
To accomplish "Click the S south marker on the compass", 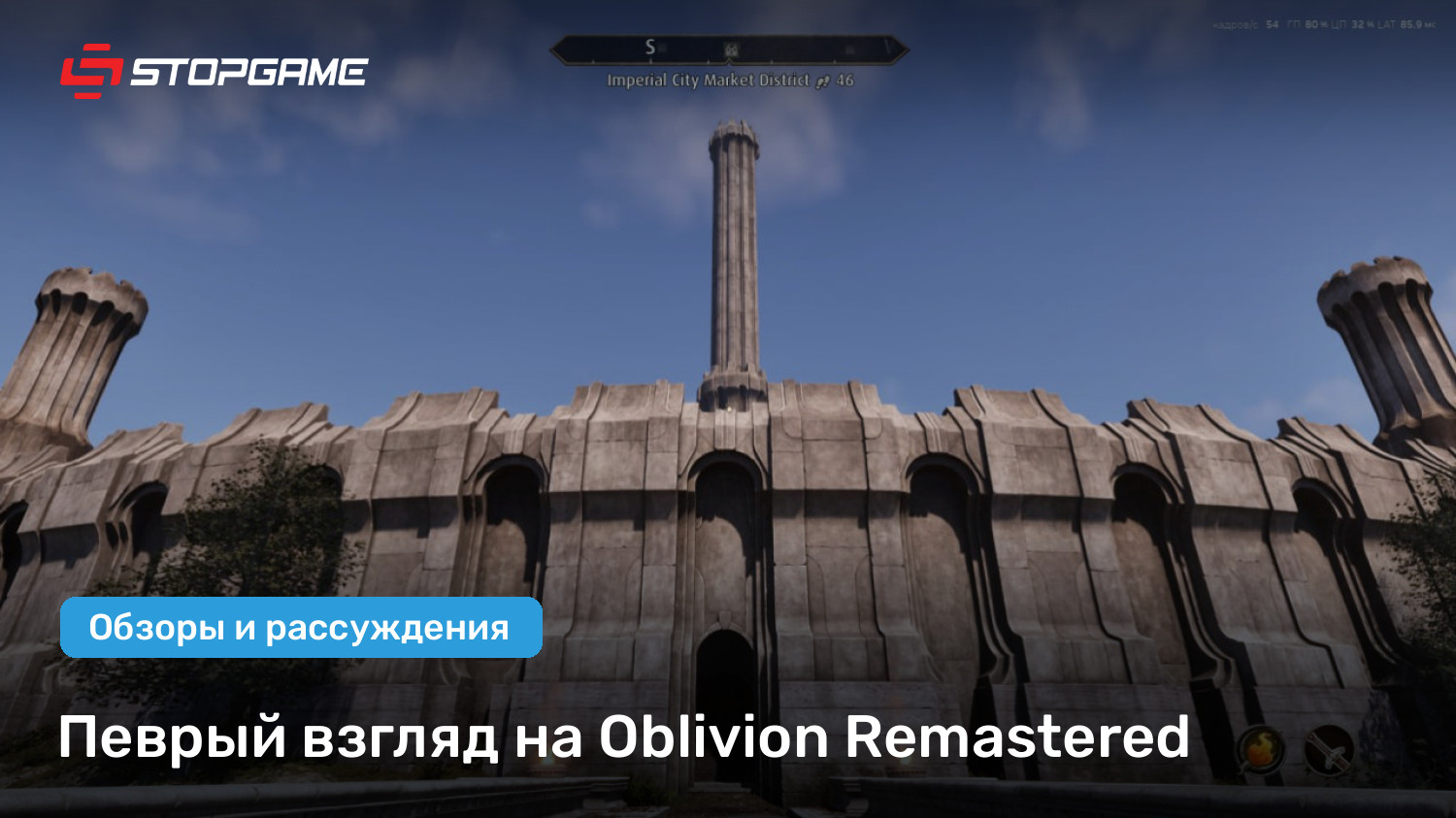I will (x=650, y=45).
